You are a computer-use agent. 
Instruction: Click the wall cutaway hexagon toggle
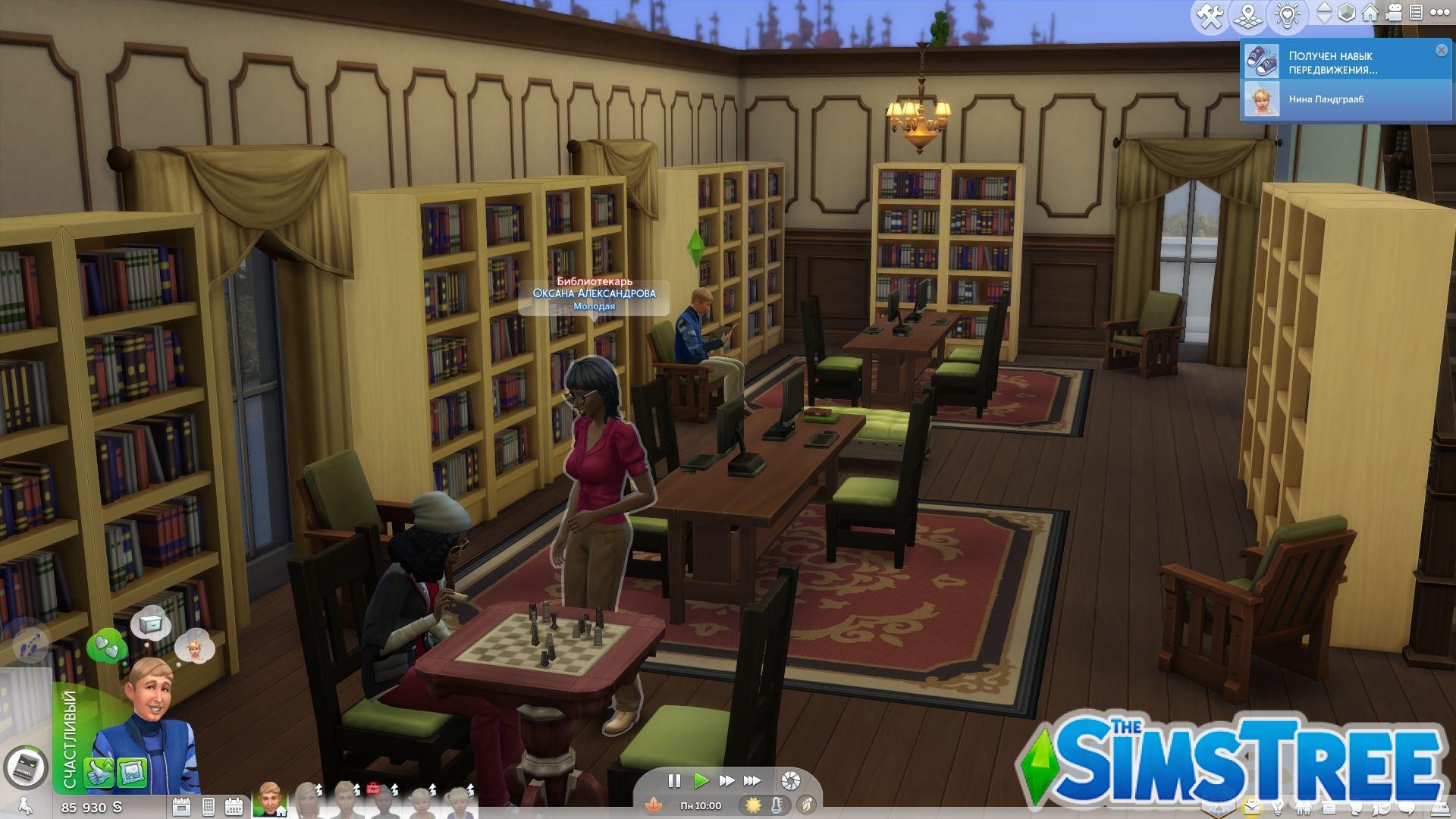coord(1345,14)
